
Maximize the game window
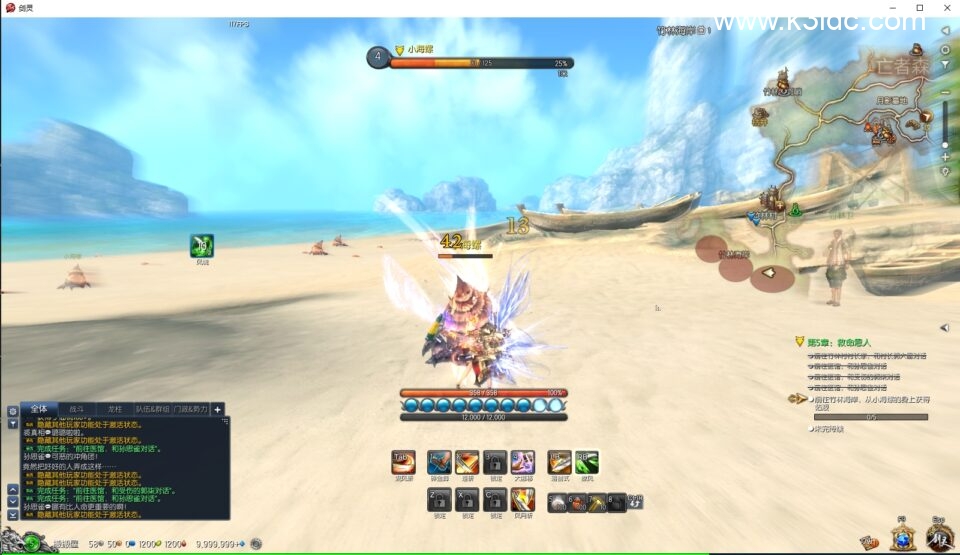click(x=920, y=8)
